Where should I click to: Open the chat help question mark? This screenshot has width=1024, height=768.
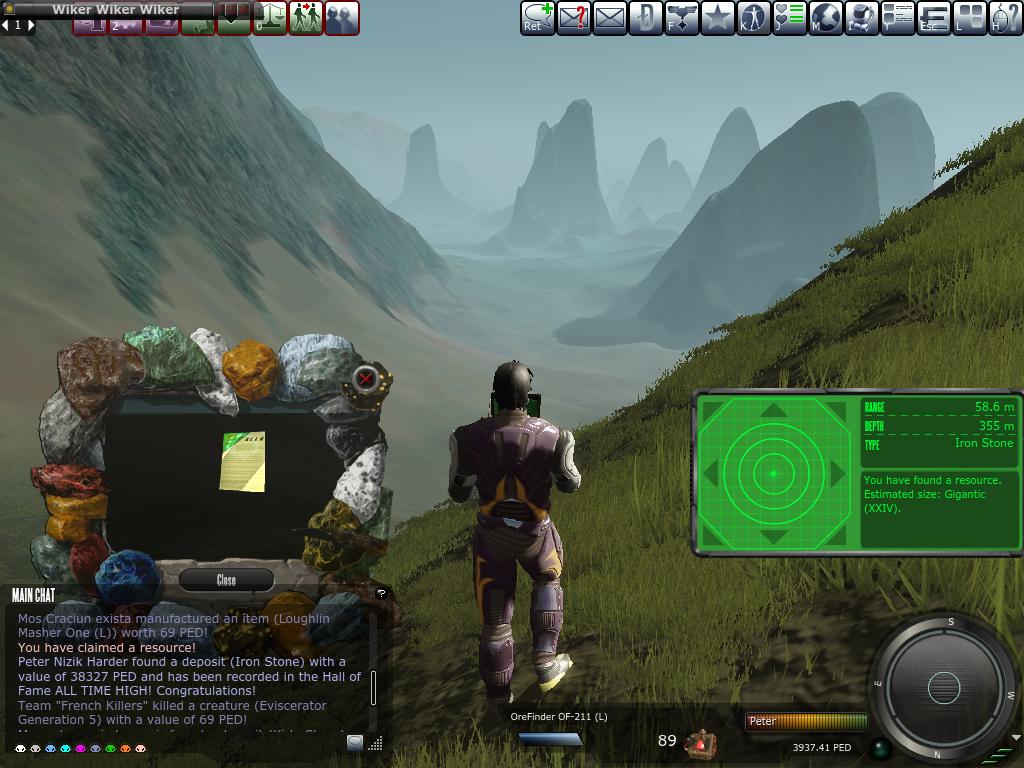pos(381,593)
